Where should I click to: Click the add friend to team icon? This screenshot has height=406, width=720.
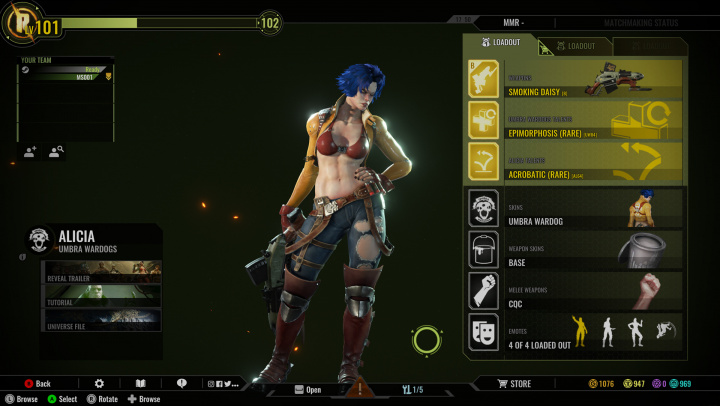[x=31, y=152]
